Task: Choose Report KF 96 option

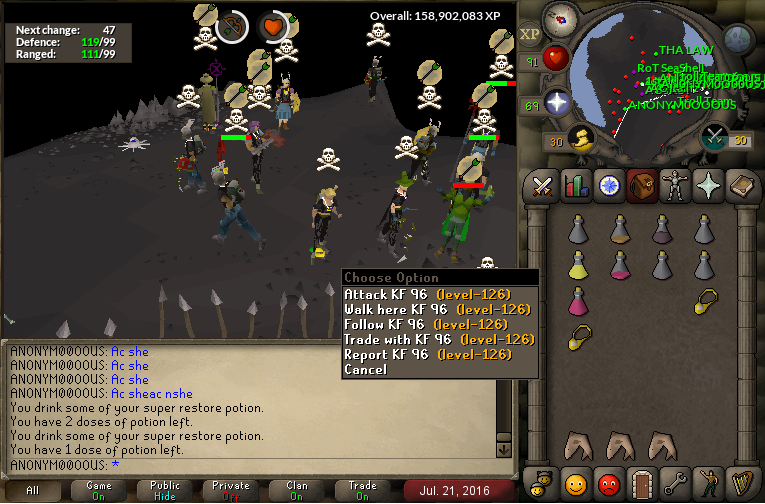Action: point(427,354)
